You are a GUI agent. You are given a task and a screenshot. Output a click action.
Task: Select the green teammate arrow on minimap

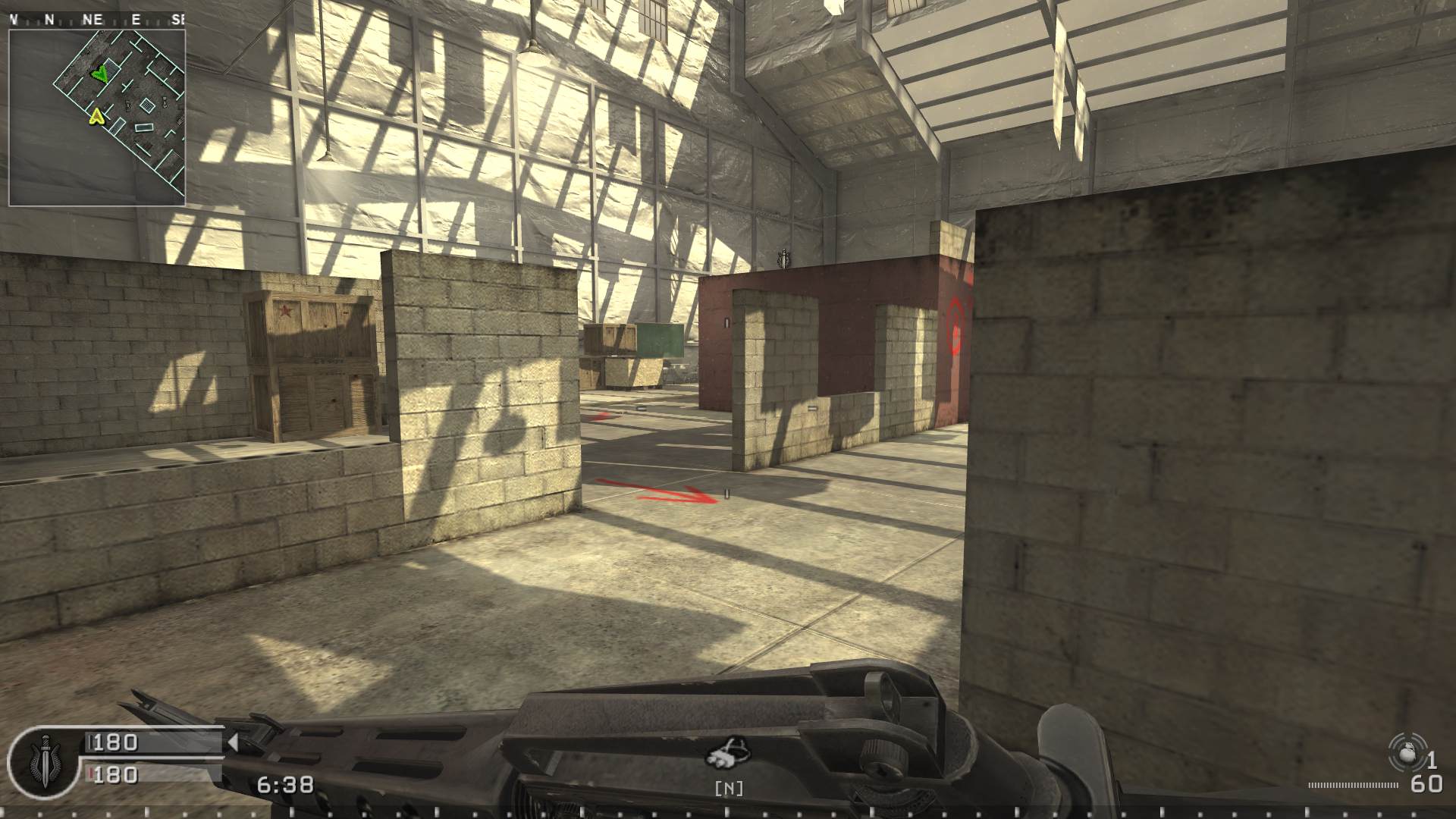coord(99,74)
